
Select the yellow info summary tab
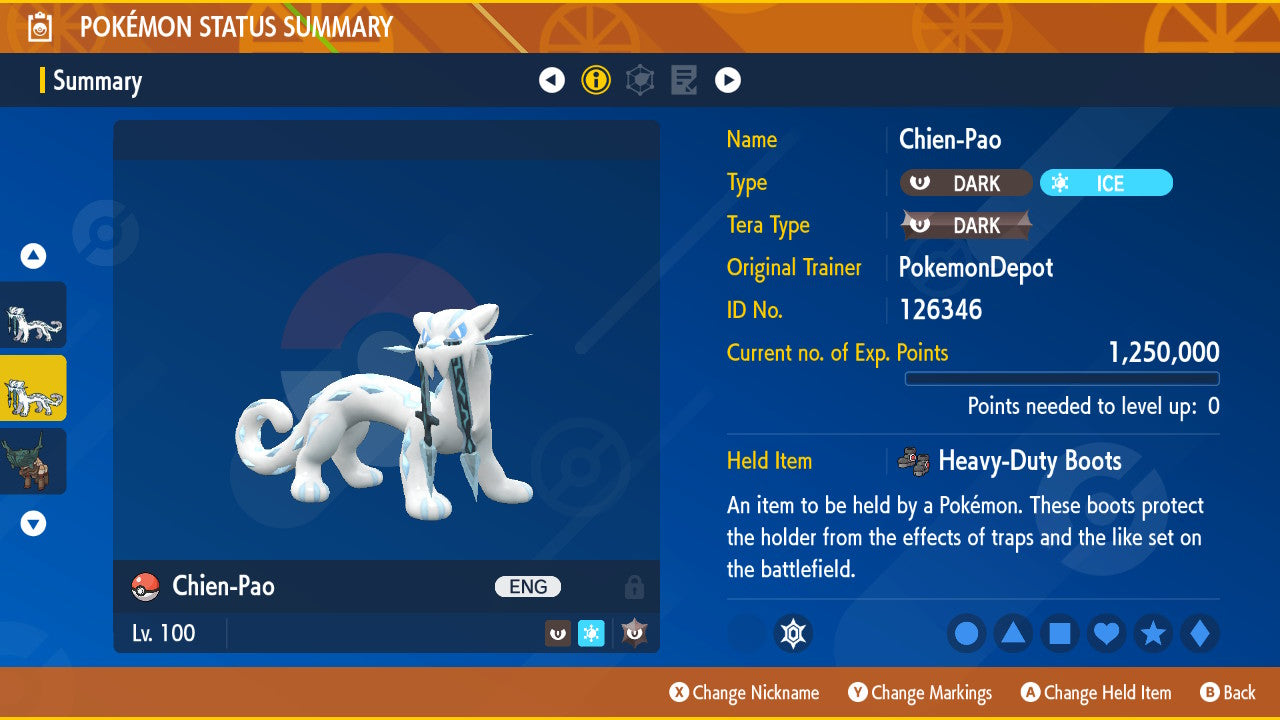tap(596, 80)
